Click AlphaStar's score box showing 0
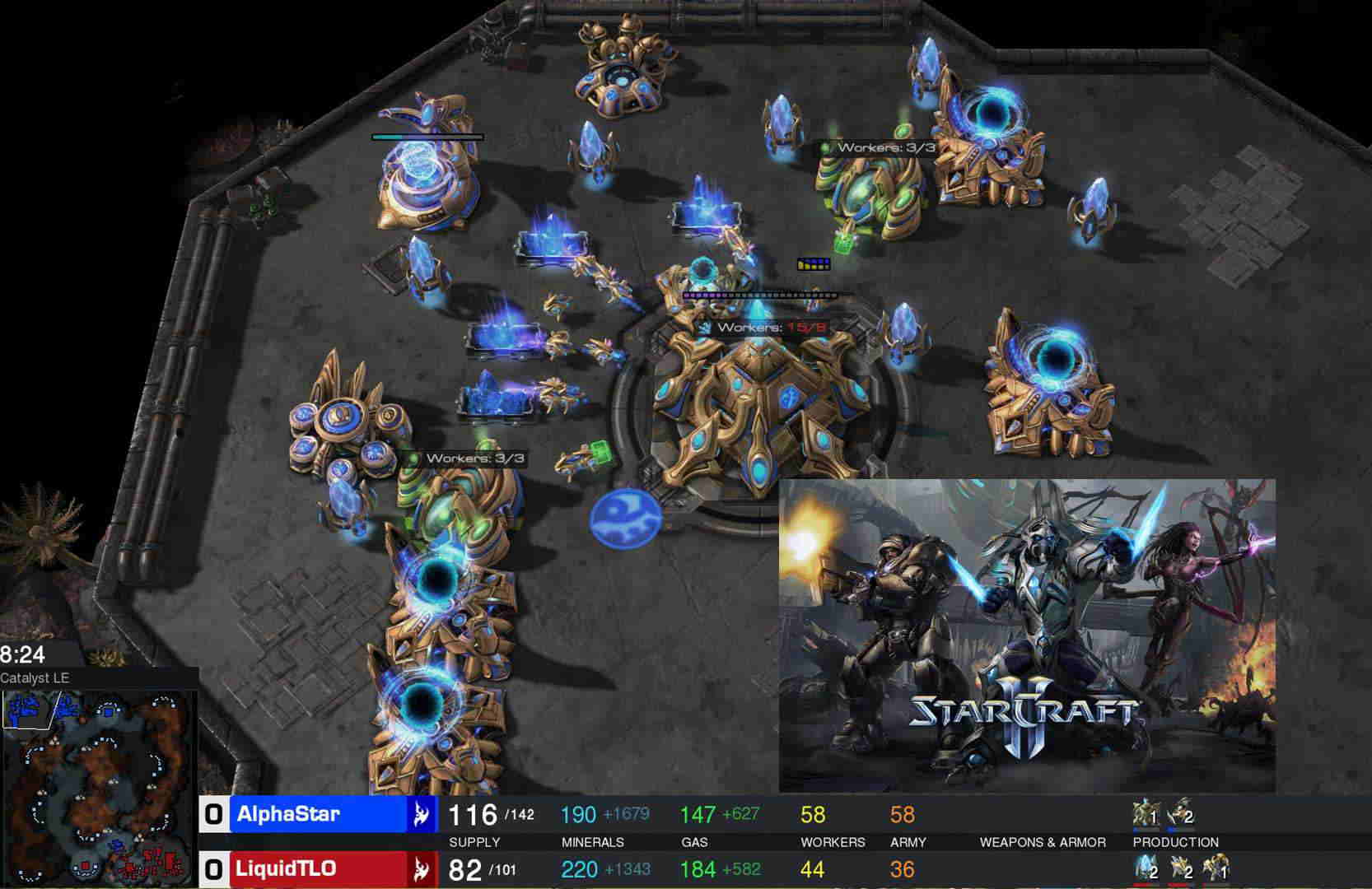Screen dimensions: 1372x889 (212, 815)
